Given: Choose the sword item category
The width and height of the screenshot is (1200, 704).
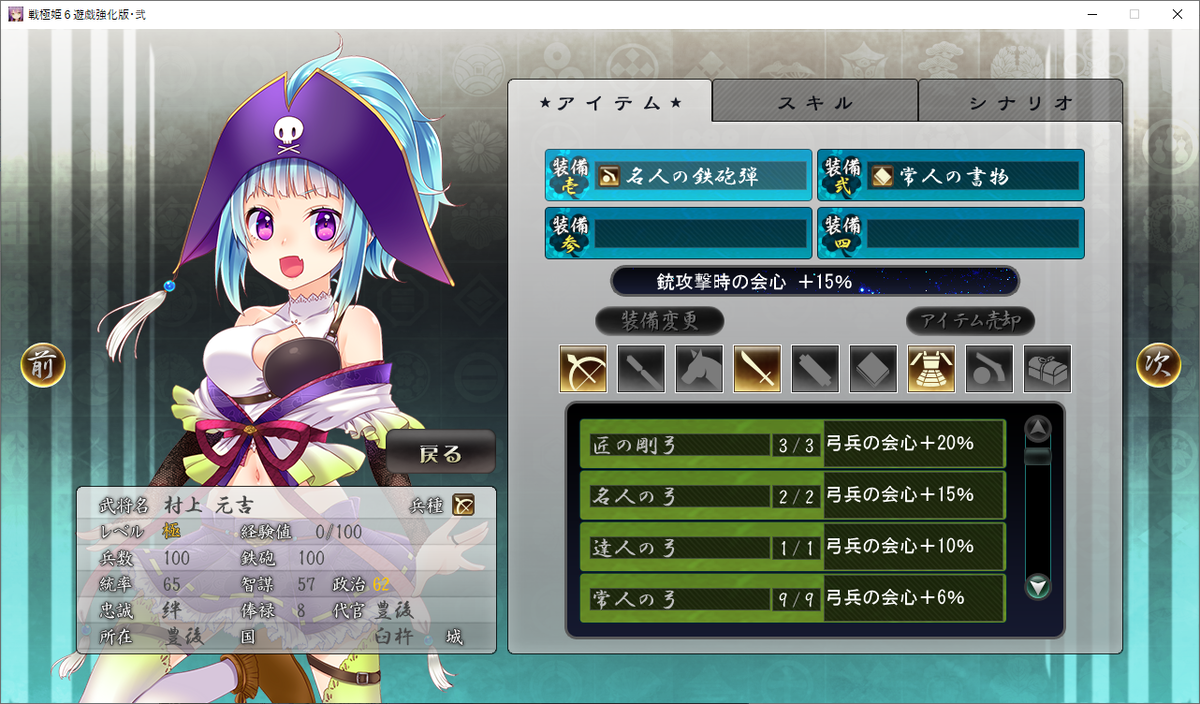Looking at the screenshot, I should tap(757, 369).
